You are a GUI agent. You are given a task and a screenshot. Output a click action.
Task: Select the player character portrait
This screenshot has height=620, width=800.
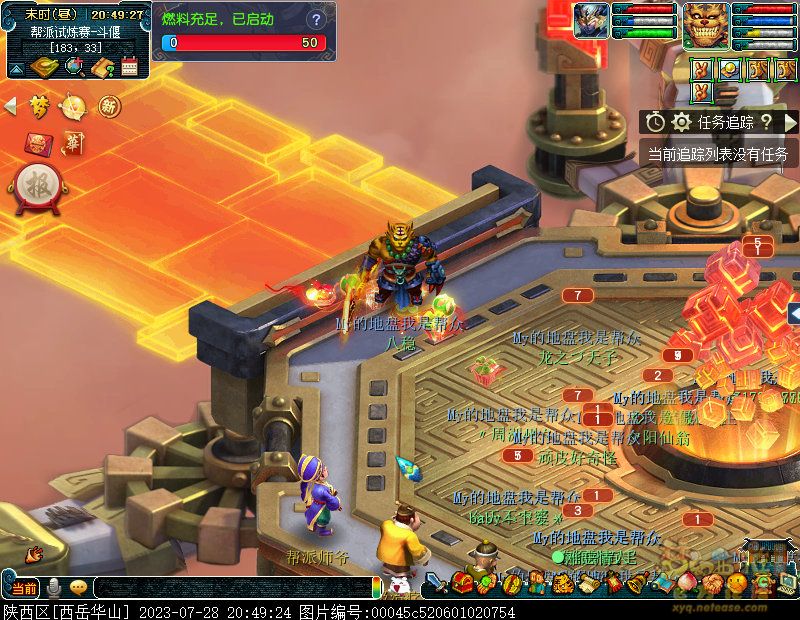coord(591,21)
